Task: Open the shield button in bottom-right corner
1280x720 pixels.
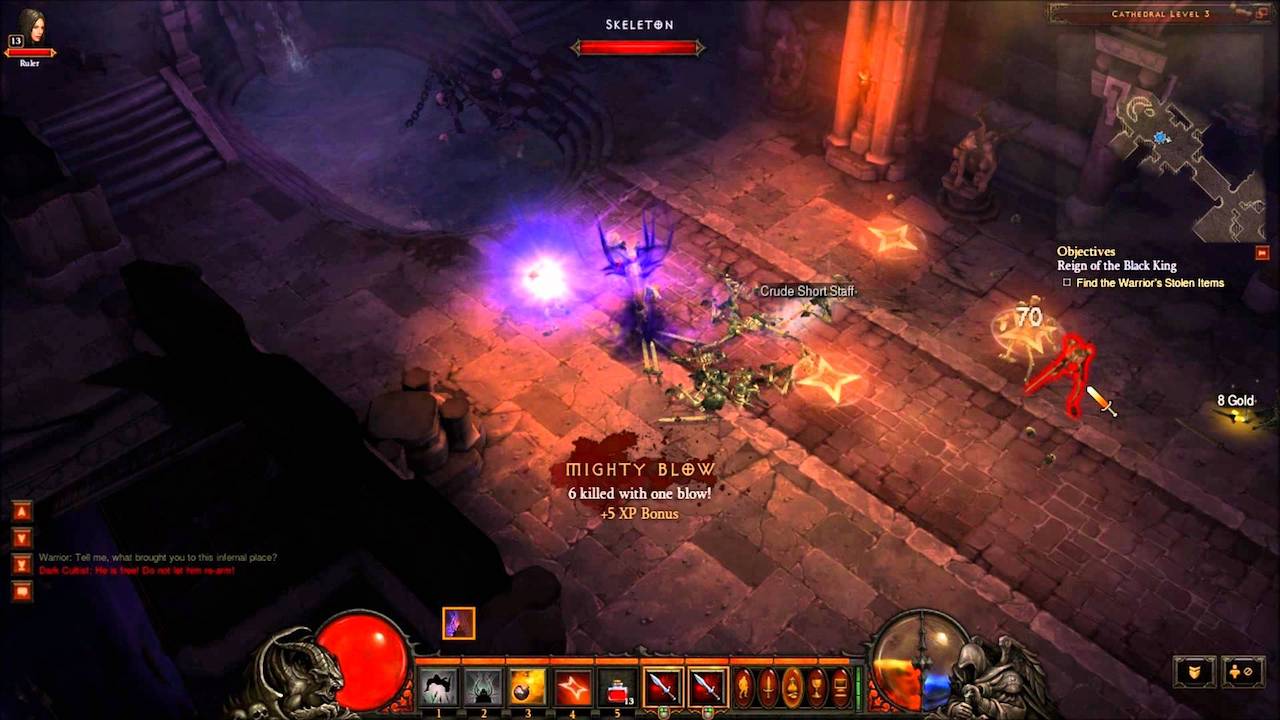Action: (1195, 672)
